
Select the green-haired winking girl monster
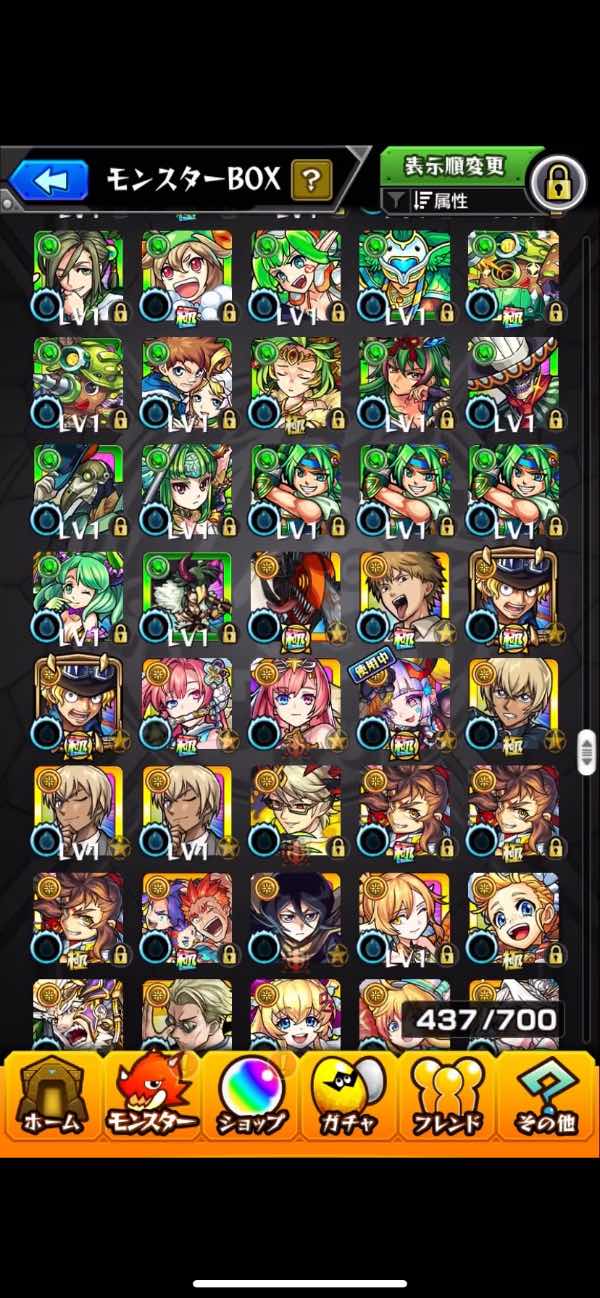pyautogui.click(x=78, y=596)
